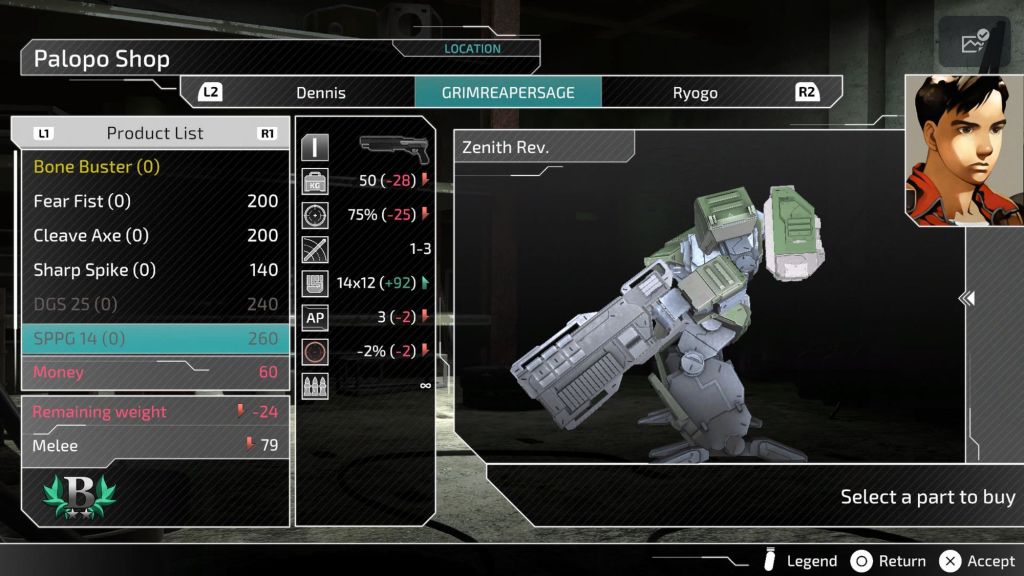Viewport: 1024px width, 576px height.
Task: Confirm with the Accept option
Action: coord(978,561)
